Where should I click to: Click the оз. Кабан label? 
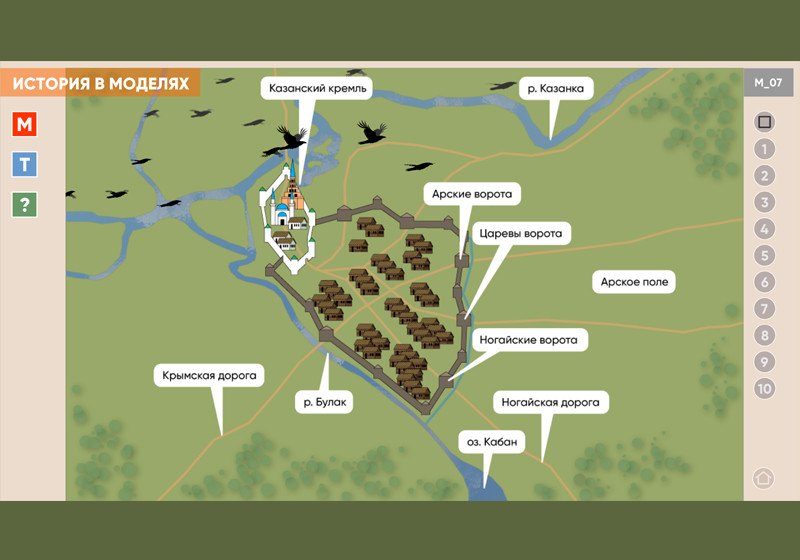pyautogui.click(x=490, y=441)
